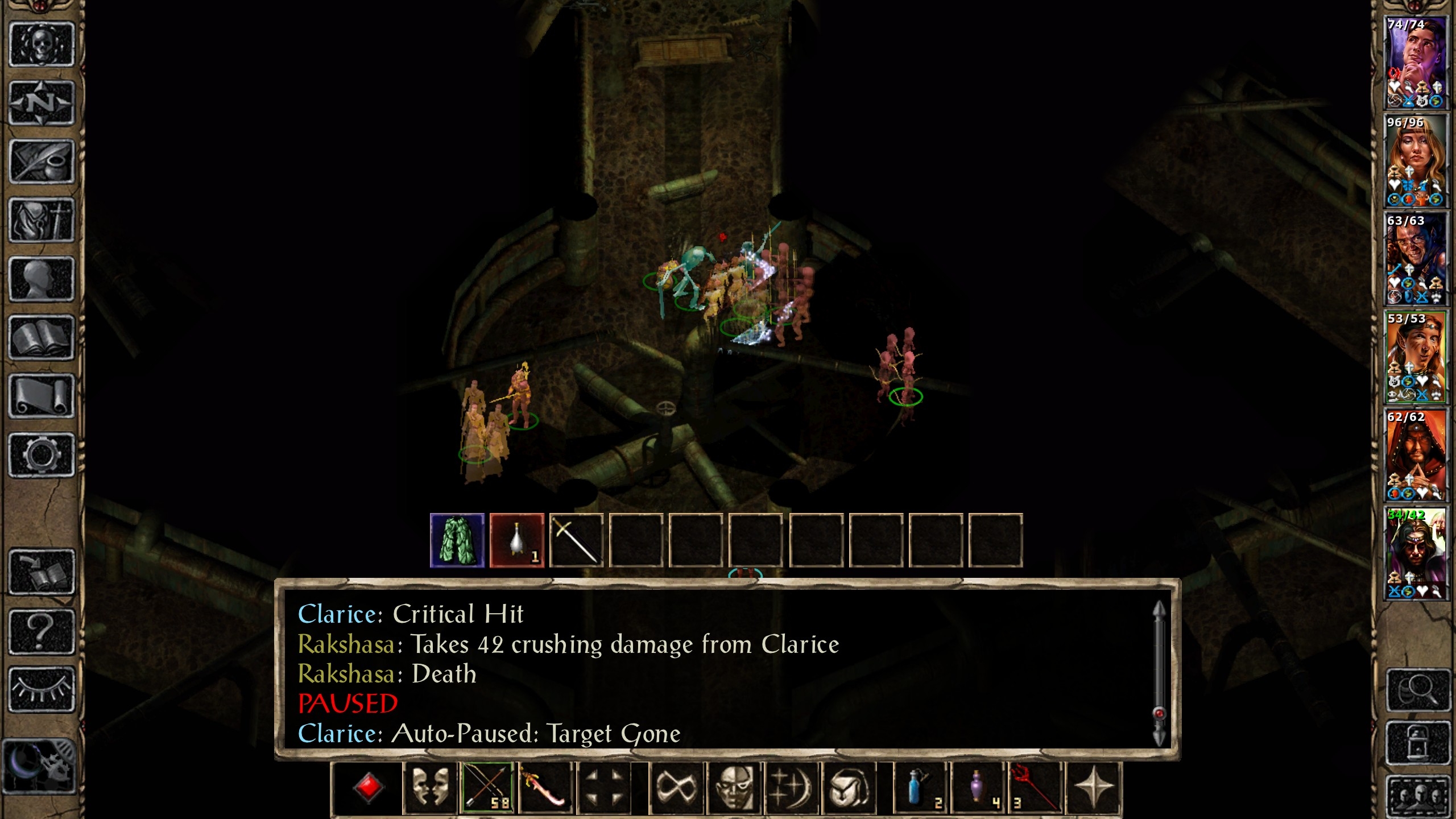Select the top party portrait with 74/74 HP
Image resolution: width=1456 pixels, height=819 pixels.
tap(1415, 63)
